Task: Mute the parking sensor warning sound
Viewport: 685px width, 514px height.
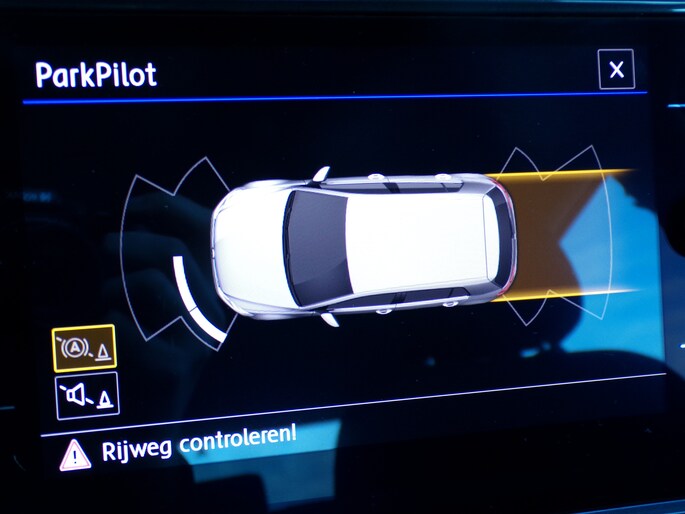Action: tap(87, 395)
